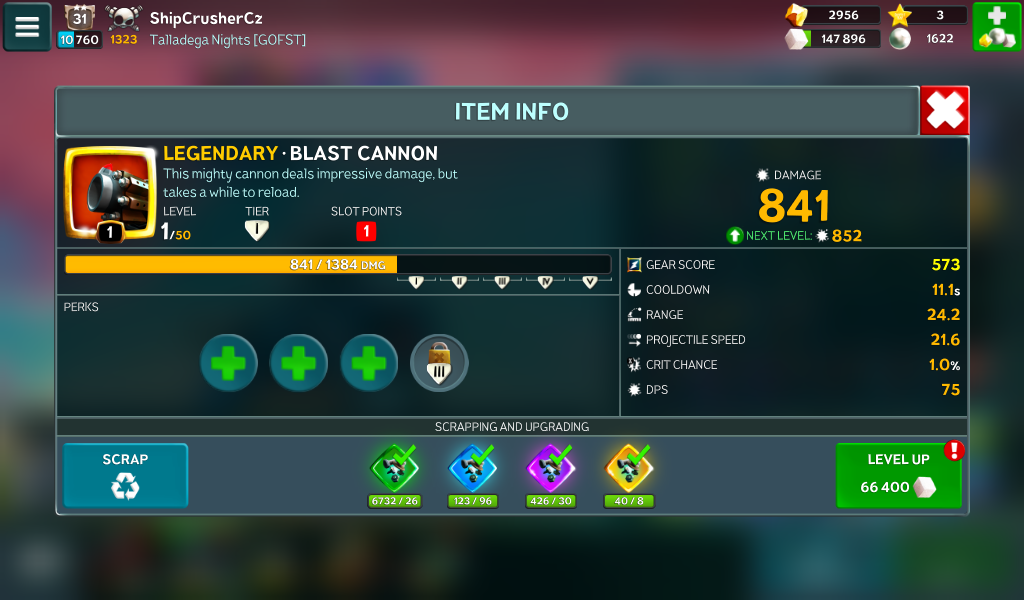Scrap the Blast Cannon

(x=125, y=475)
